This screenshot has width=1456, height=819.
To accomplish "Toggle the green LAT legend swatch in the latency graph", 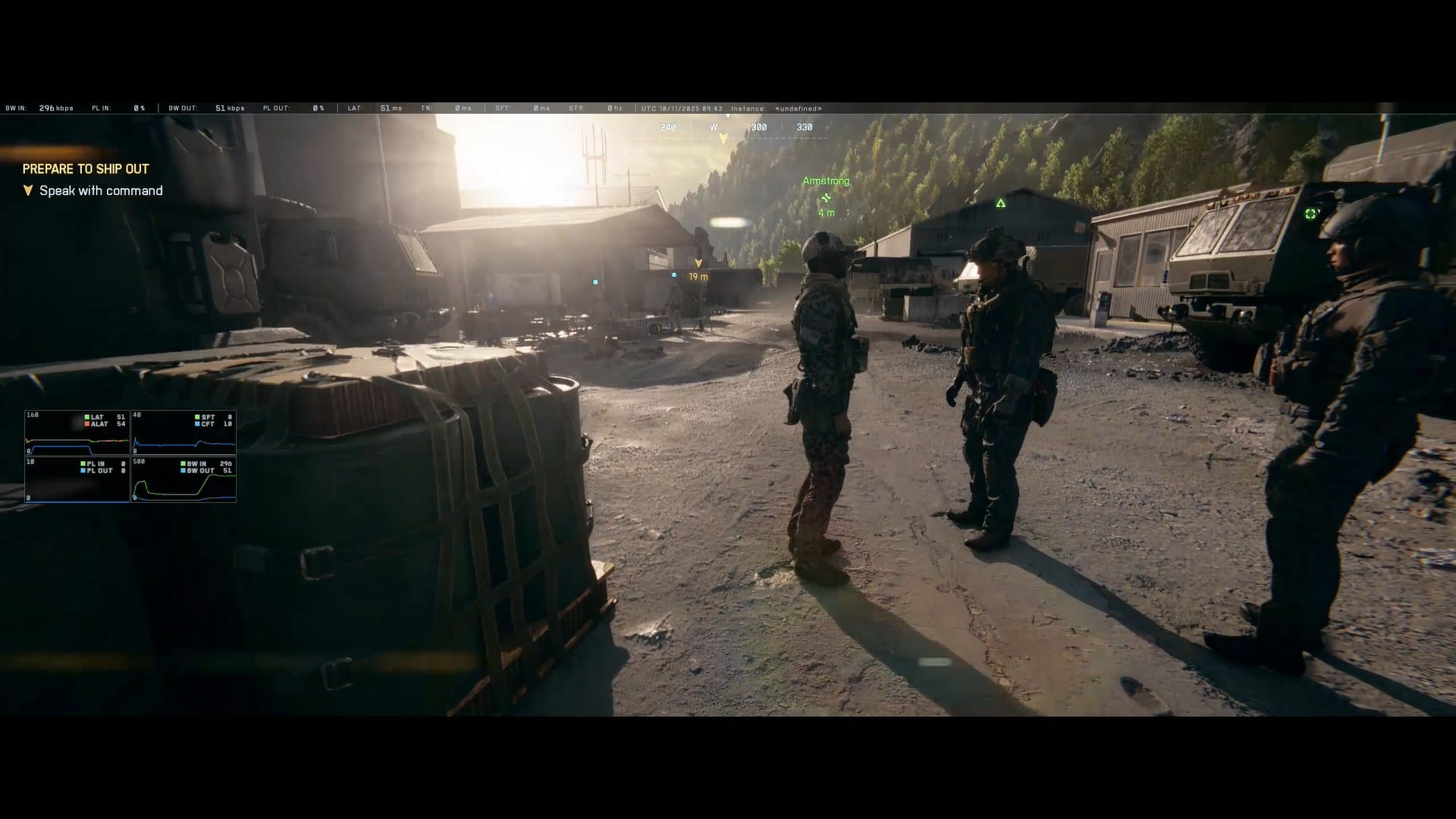I will 86,417.
